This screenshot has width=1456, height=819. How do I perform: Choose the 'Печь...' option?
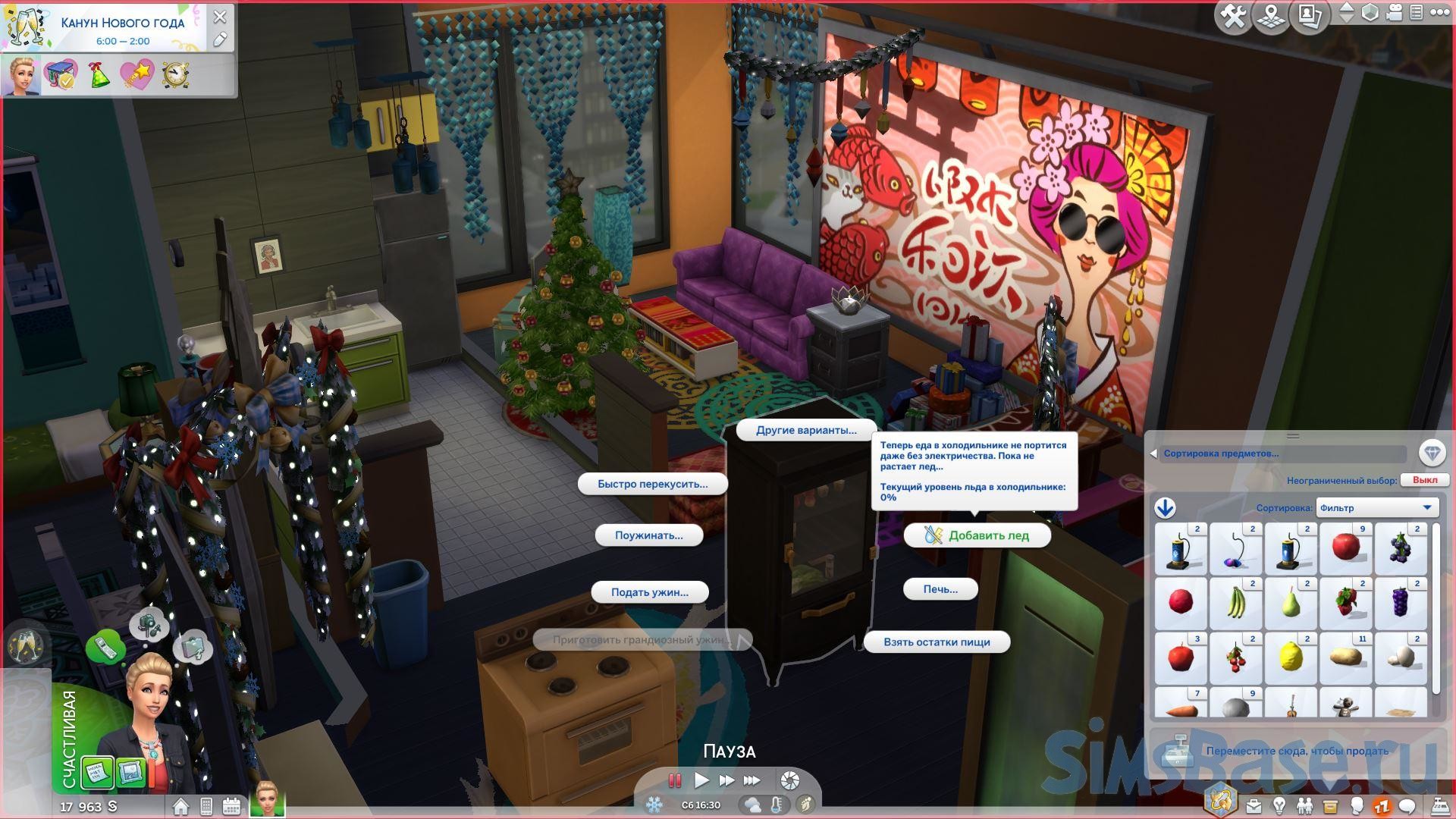[x=940, y=589]
